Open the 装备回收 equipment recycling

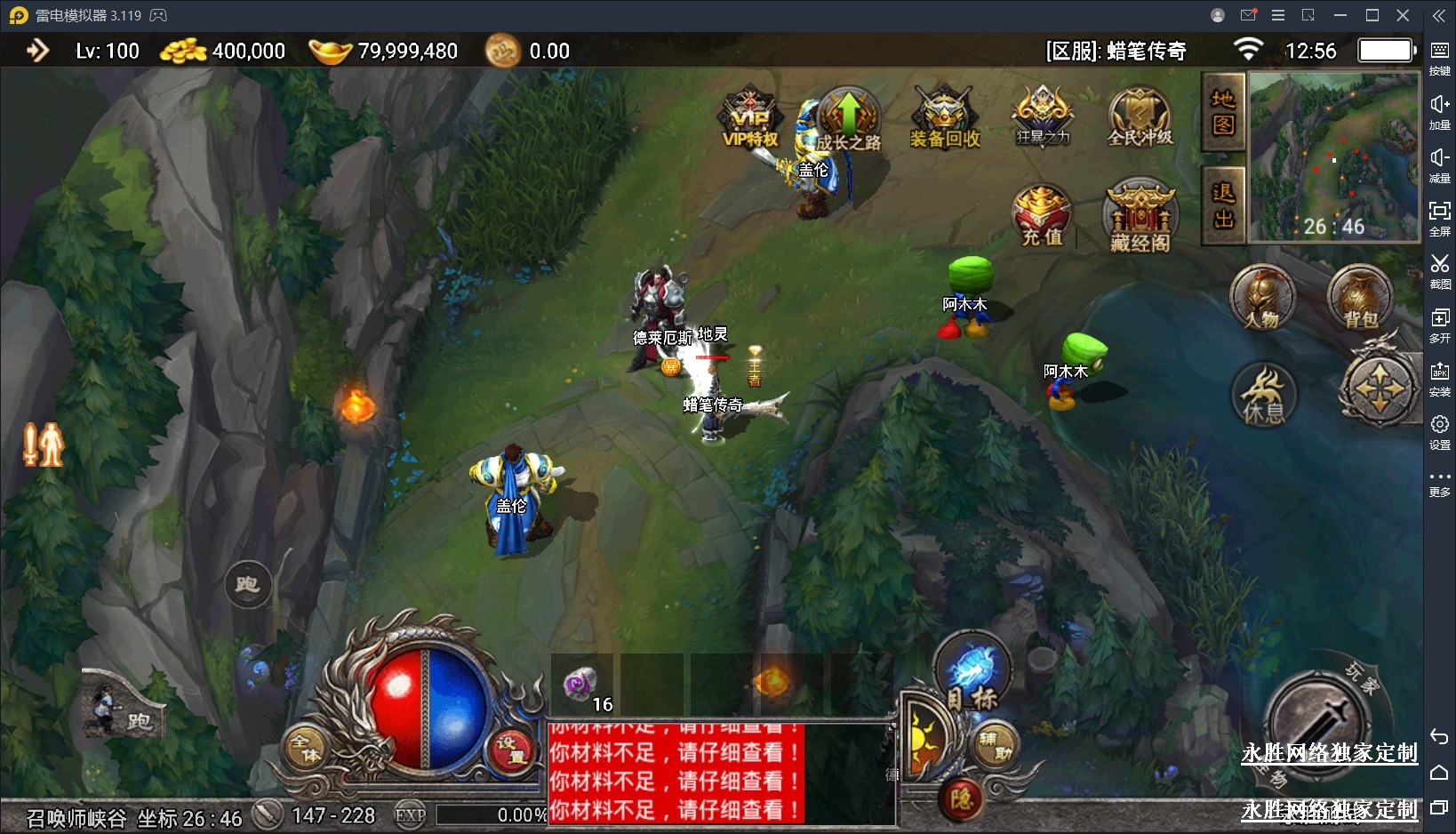point(945,118)
